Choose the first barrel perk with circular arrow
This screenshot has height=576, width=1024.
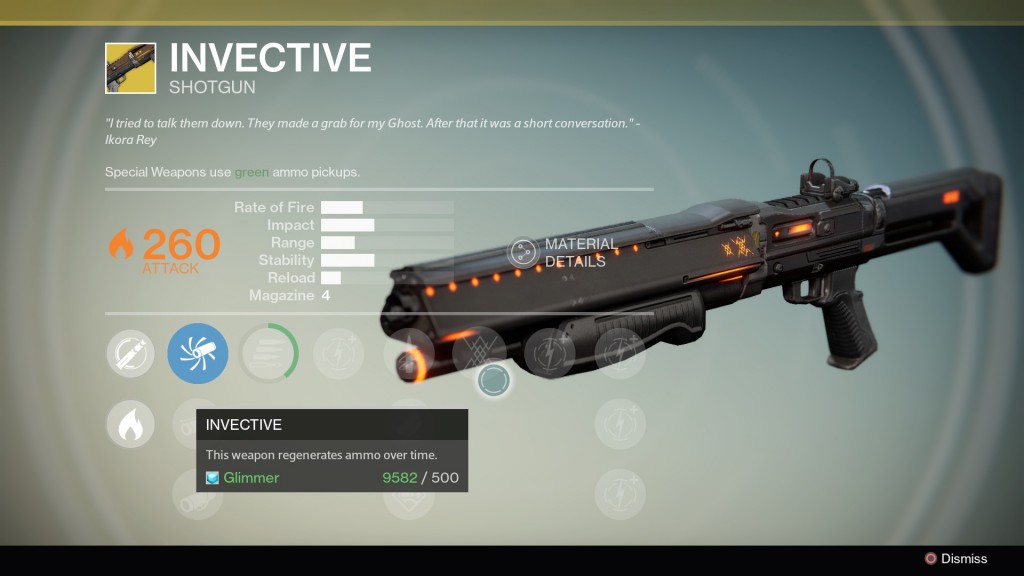tap(131, 353)
